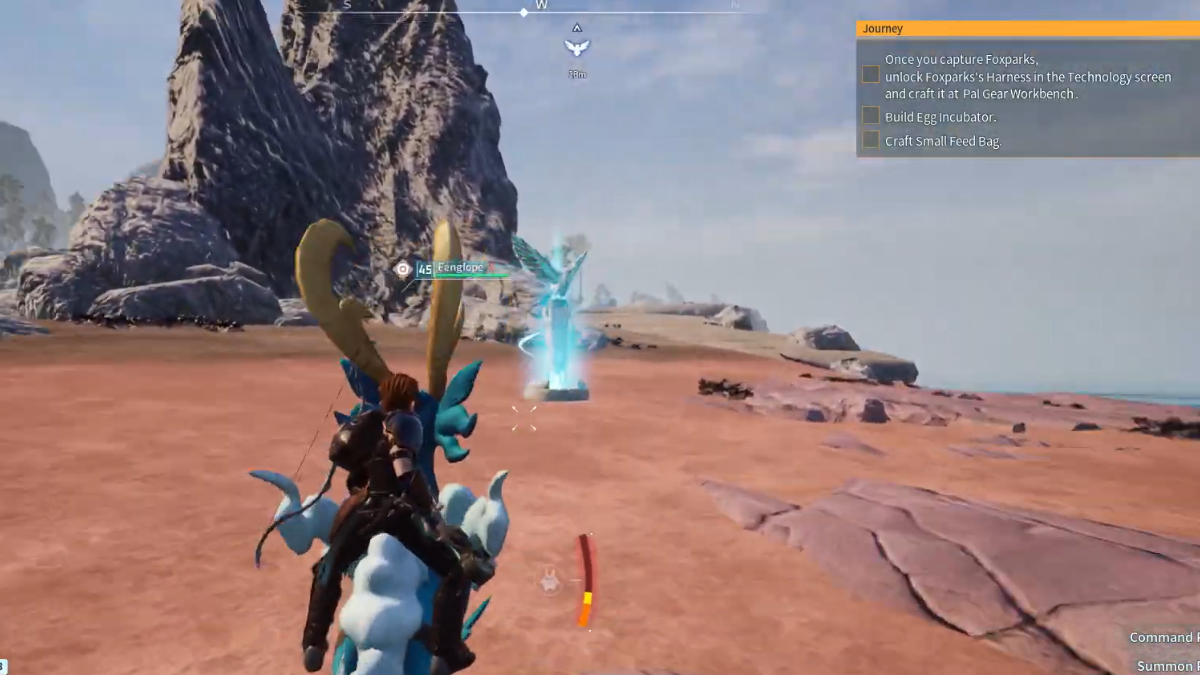Check the Build Egg Incubator box
This screenshot has width=1200, height=675.
click(x=871, y=116)
